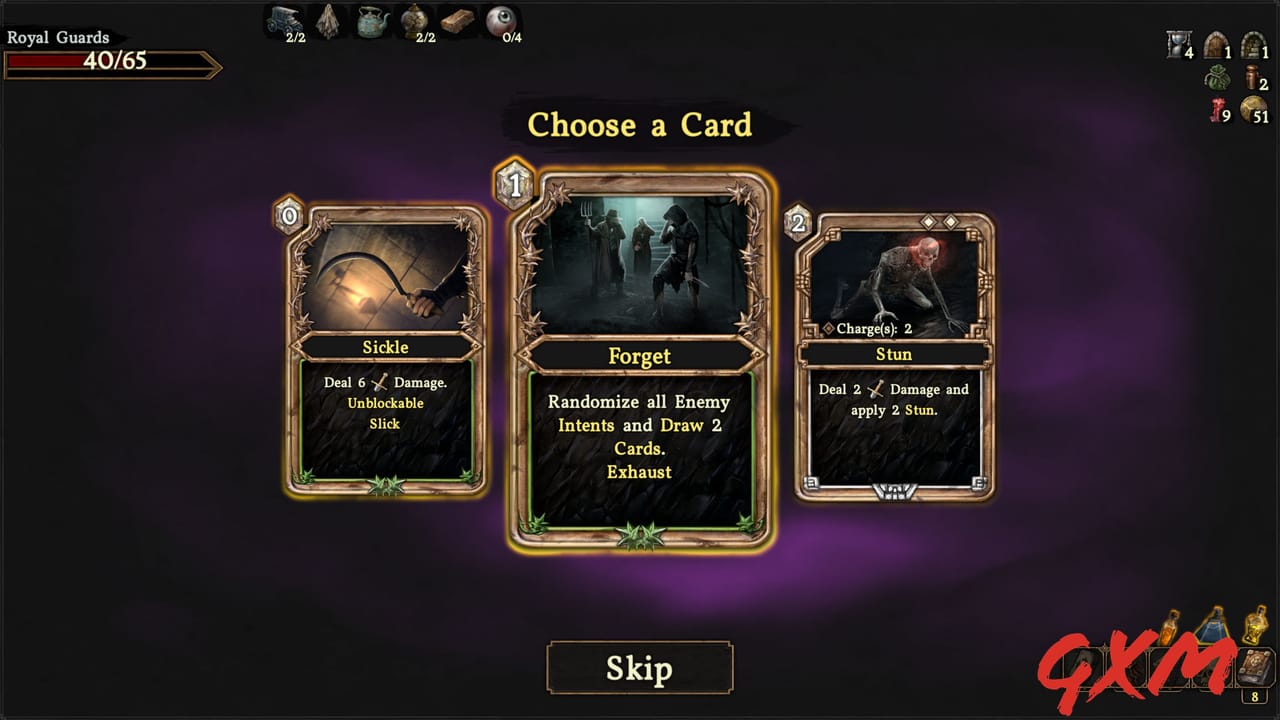Click the ornate urn relic
The width and height of the screenshot is (1280, 720).
(x=414, y=20)
